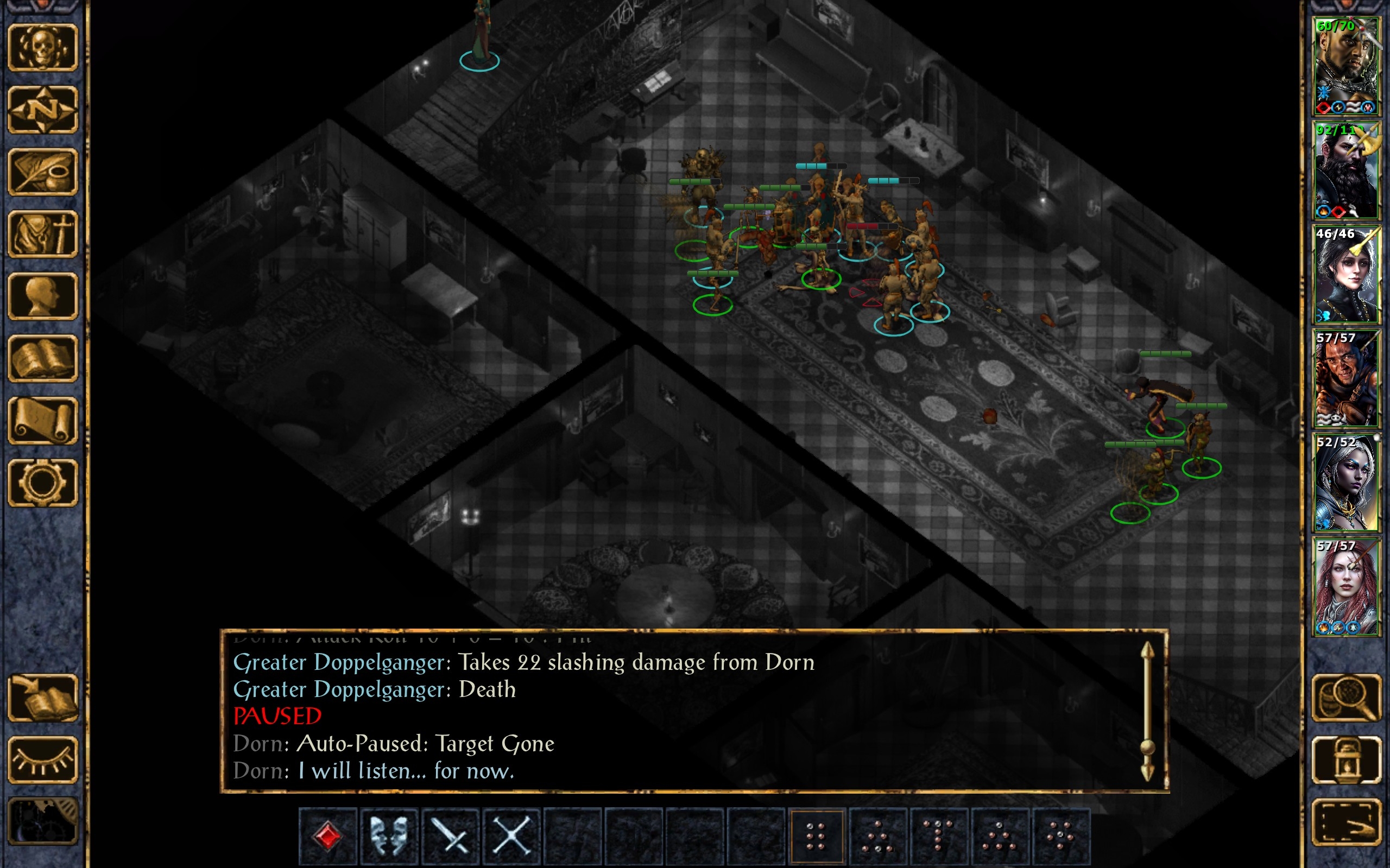The width and height of the screenshot is (1390, 868).
Task: Select the drow woman portrait with 52/52
Action: [x=1346, y=483]
